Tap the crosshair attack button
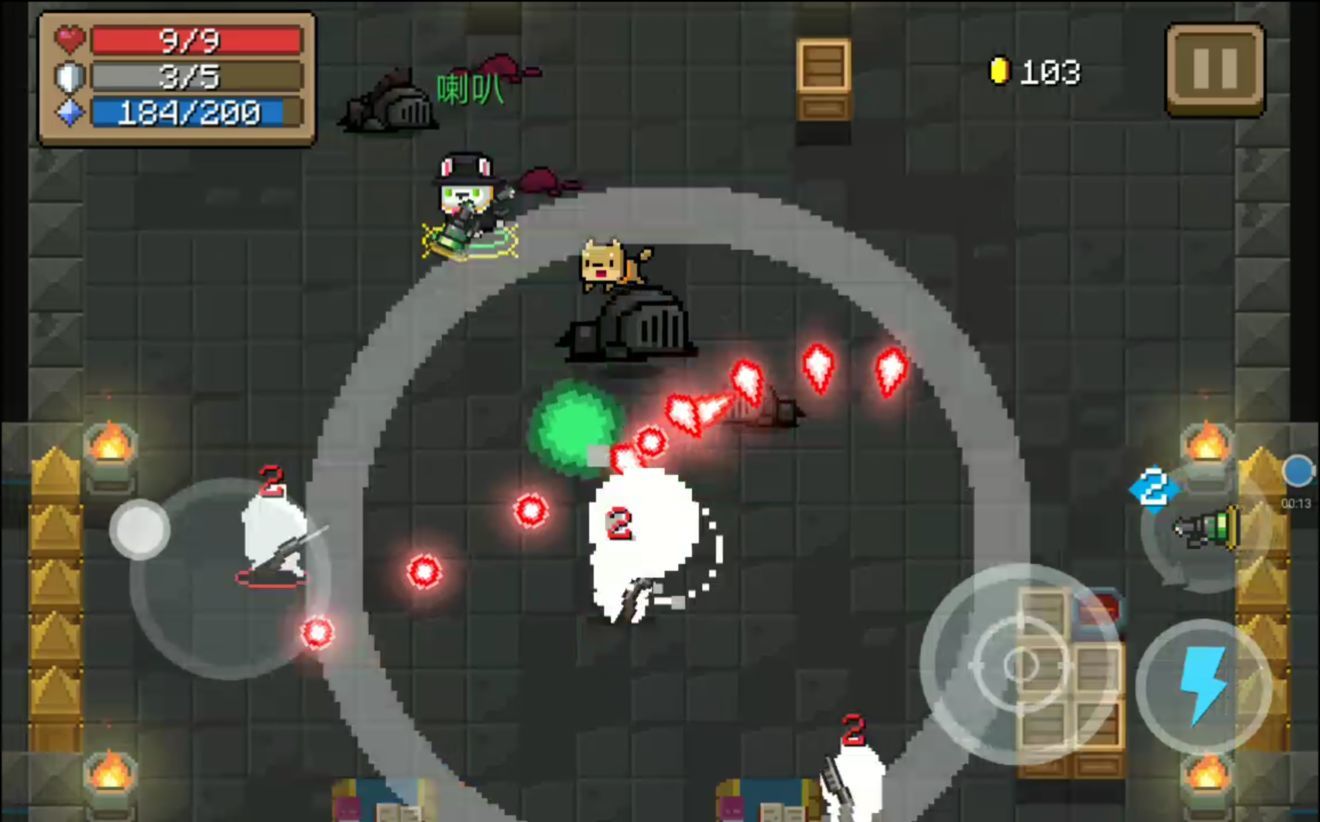The height and width of the screenshot is (822, 1320). pyautogui.click(x=1020, y=664)
